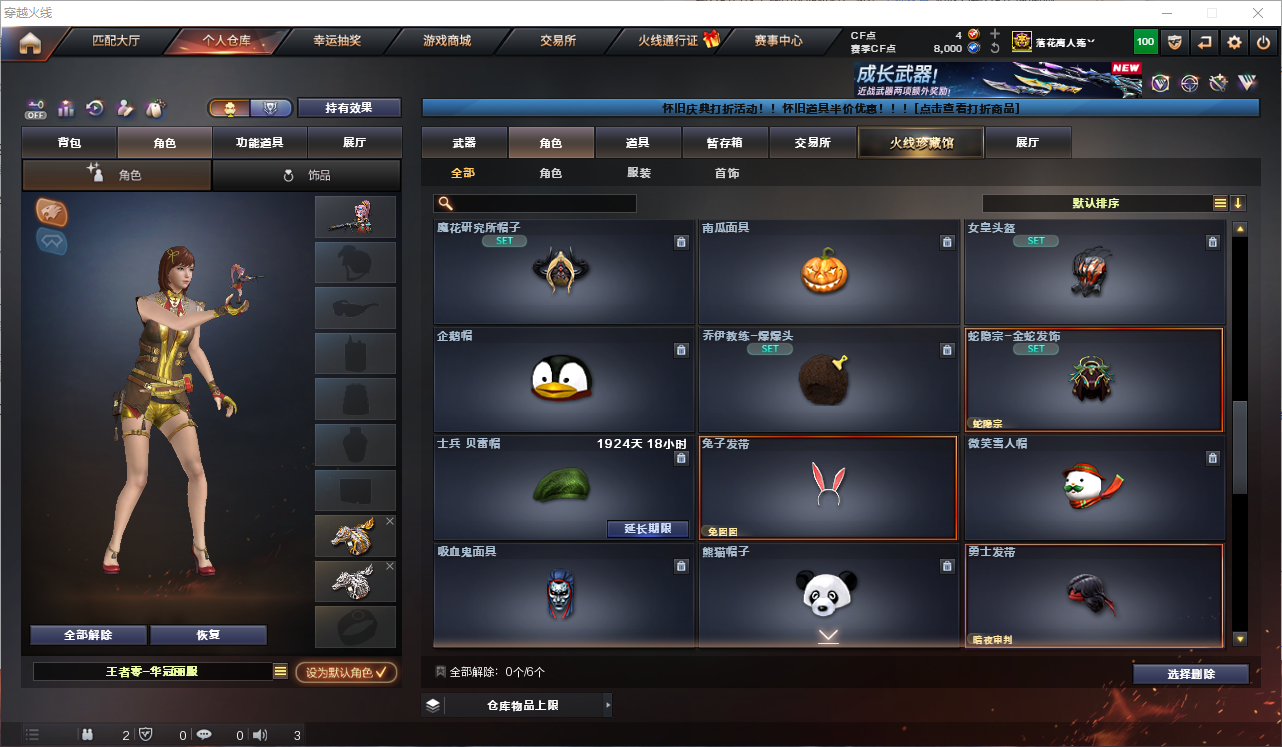Click the speaker icon on the bottom status bar
The width and height of the screenshot is (1282, 747).
click(x=260, y=733)
